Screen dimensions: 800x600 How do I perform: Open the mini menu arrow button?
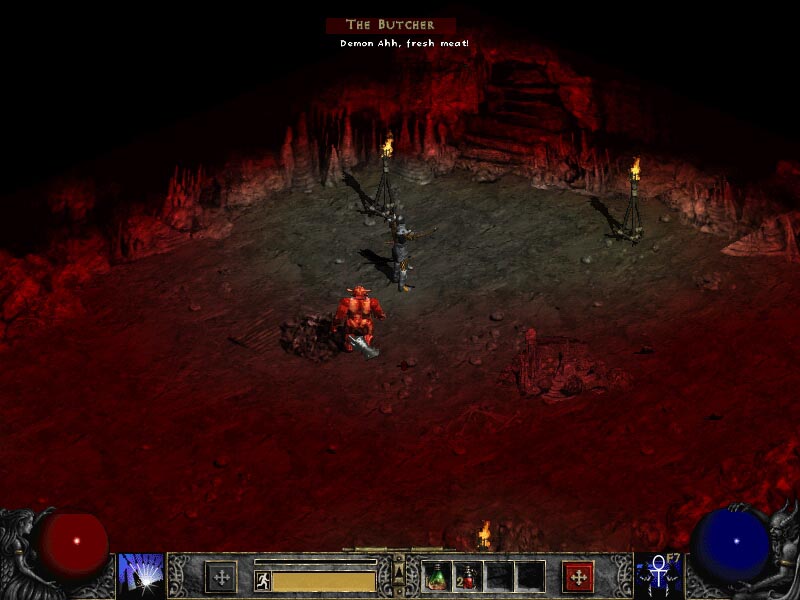coord(399,575)
